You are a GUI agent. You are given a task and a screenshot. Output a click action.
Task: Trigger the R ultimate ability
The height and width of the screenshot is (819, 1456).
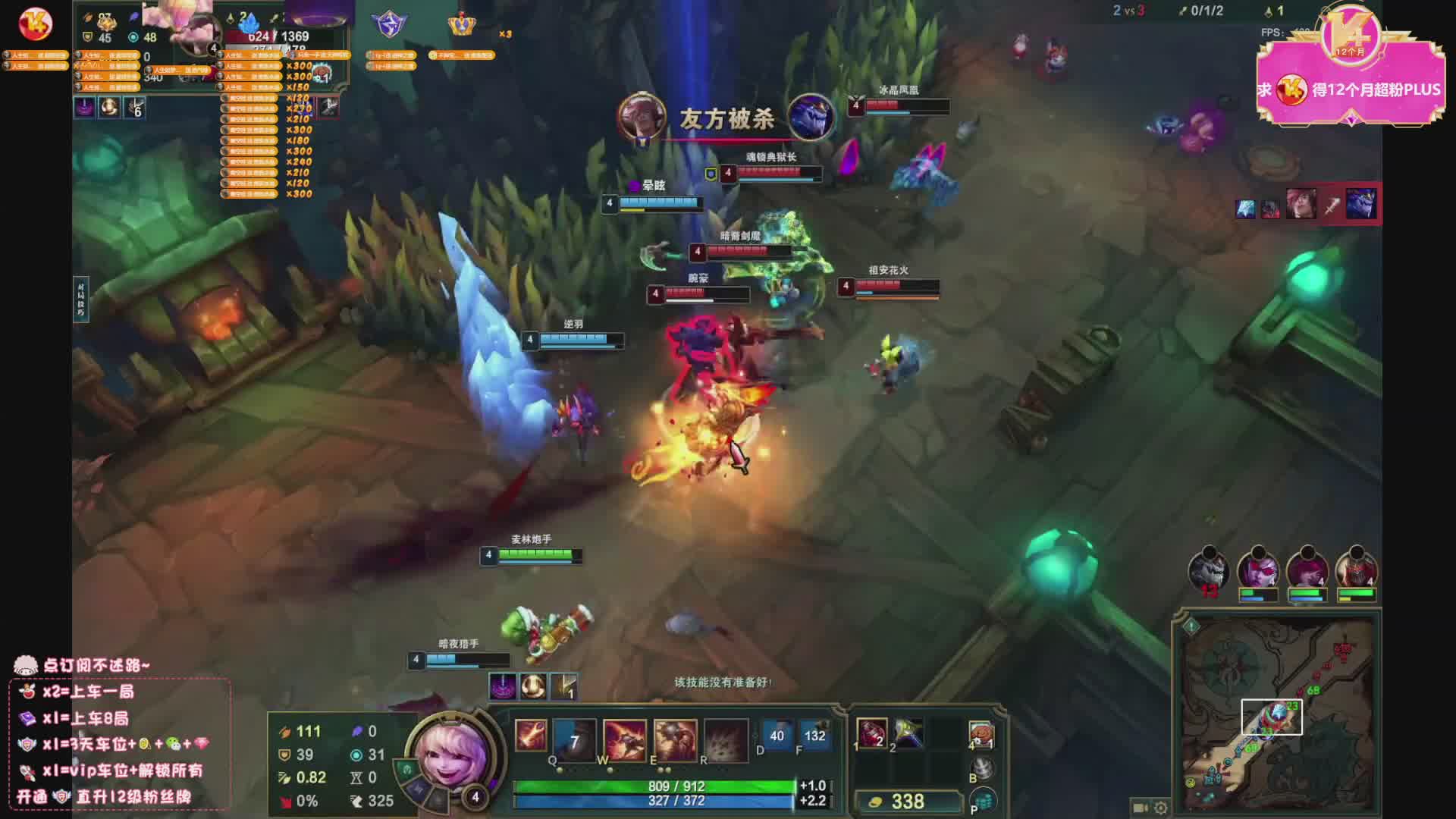tap(726, 739)
